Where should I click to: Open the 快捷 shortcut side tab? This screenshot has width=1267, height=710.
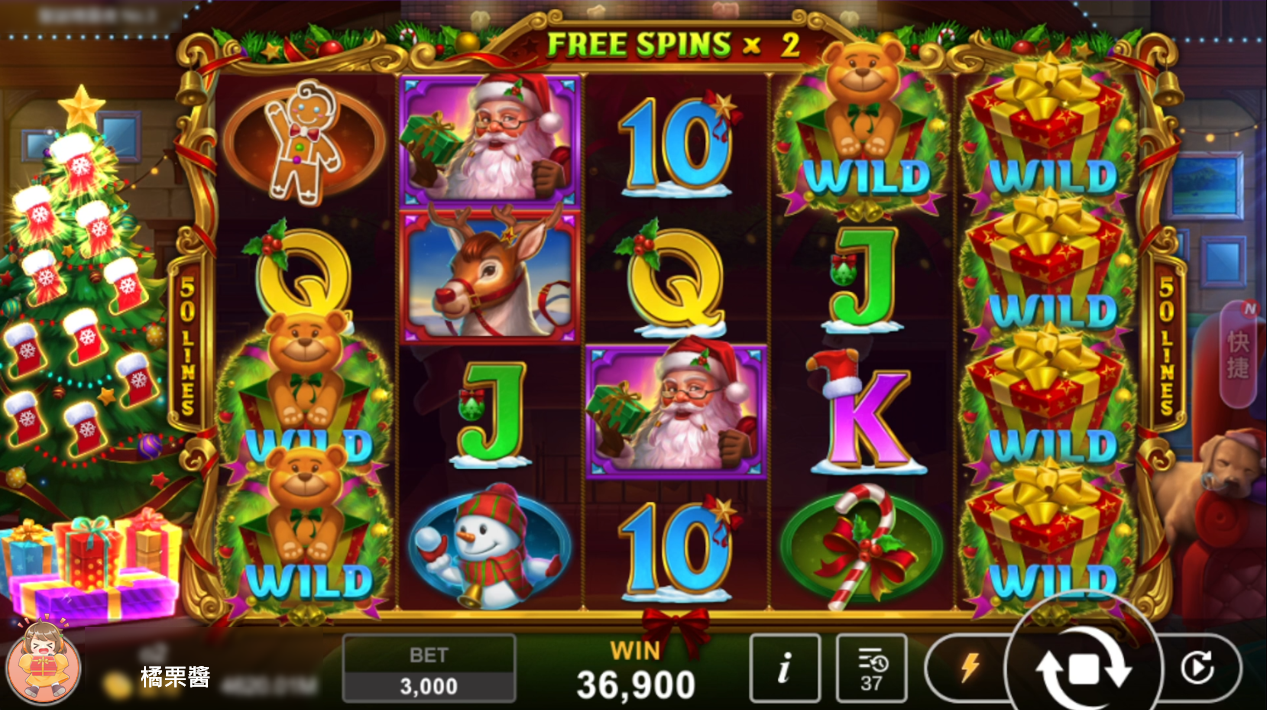[1238, 354]
